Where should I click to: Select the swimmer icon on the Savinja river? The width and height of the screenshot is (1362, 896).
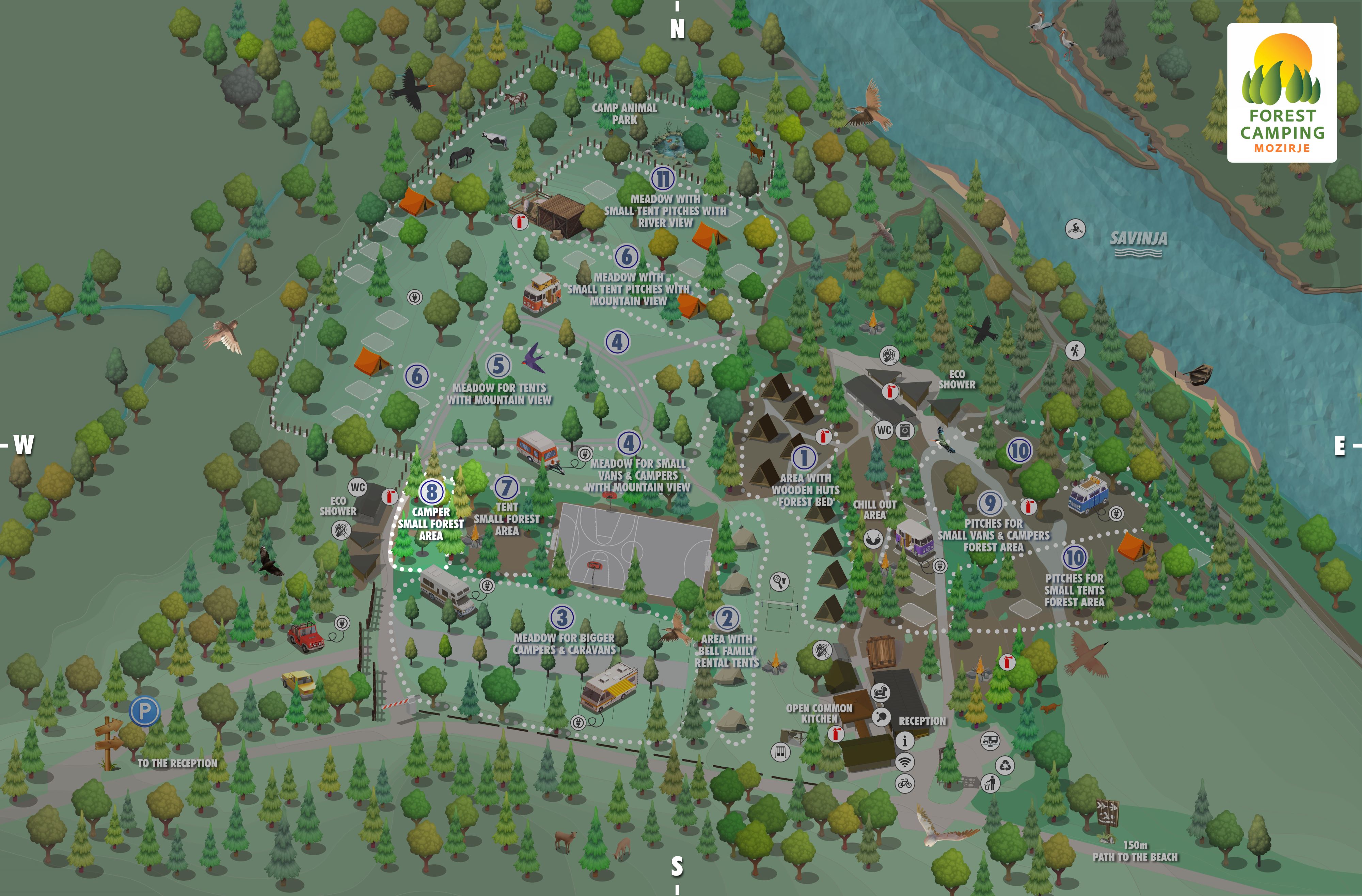(x=1075, y=229)
